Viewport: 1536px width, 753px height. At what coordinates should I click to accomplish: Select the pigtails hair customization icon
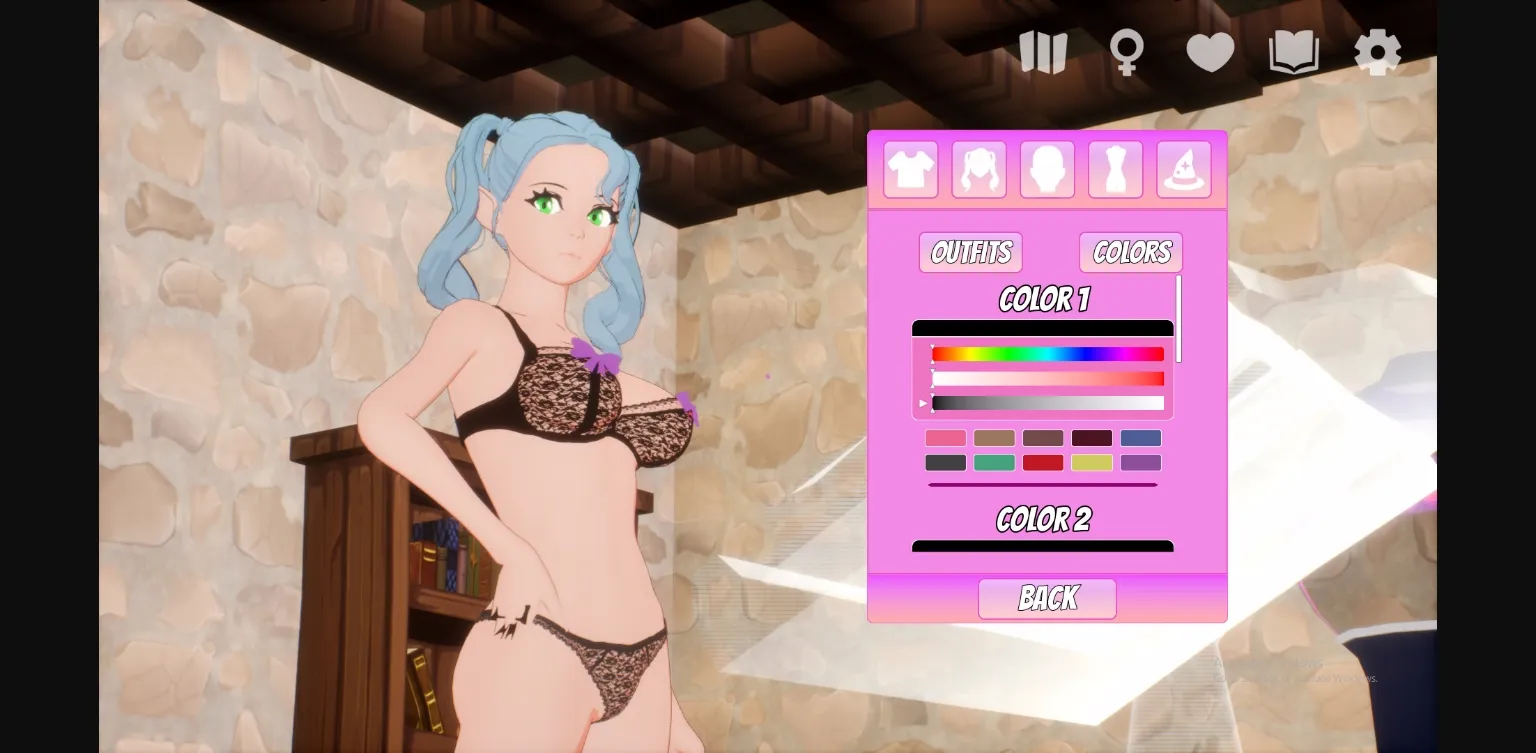pos(979,168)
